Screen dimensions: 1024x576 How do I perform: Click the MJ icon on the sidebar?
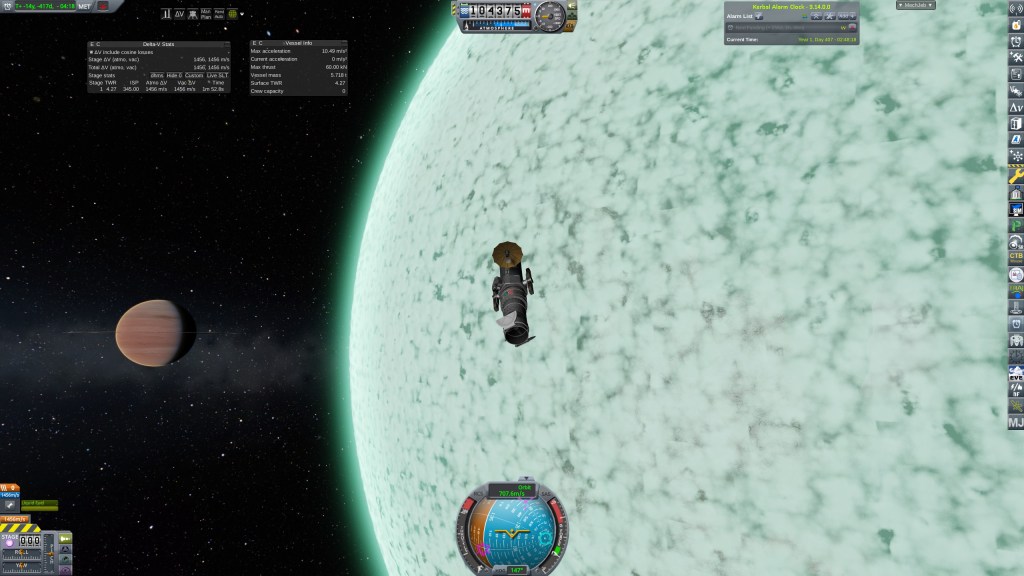click(1016, 423)
